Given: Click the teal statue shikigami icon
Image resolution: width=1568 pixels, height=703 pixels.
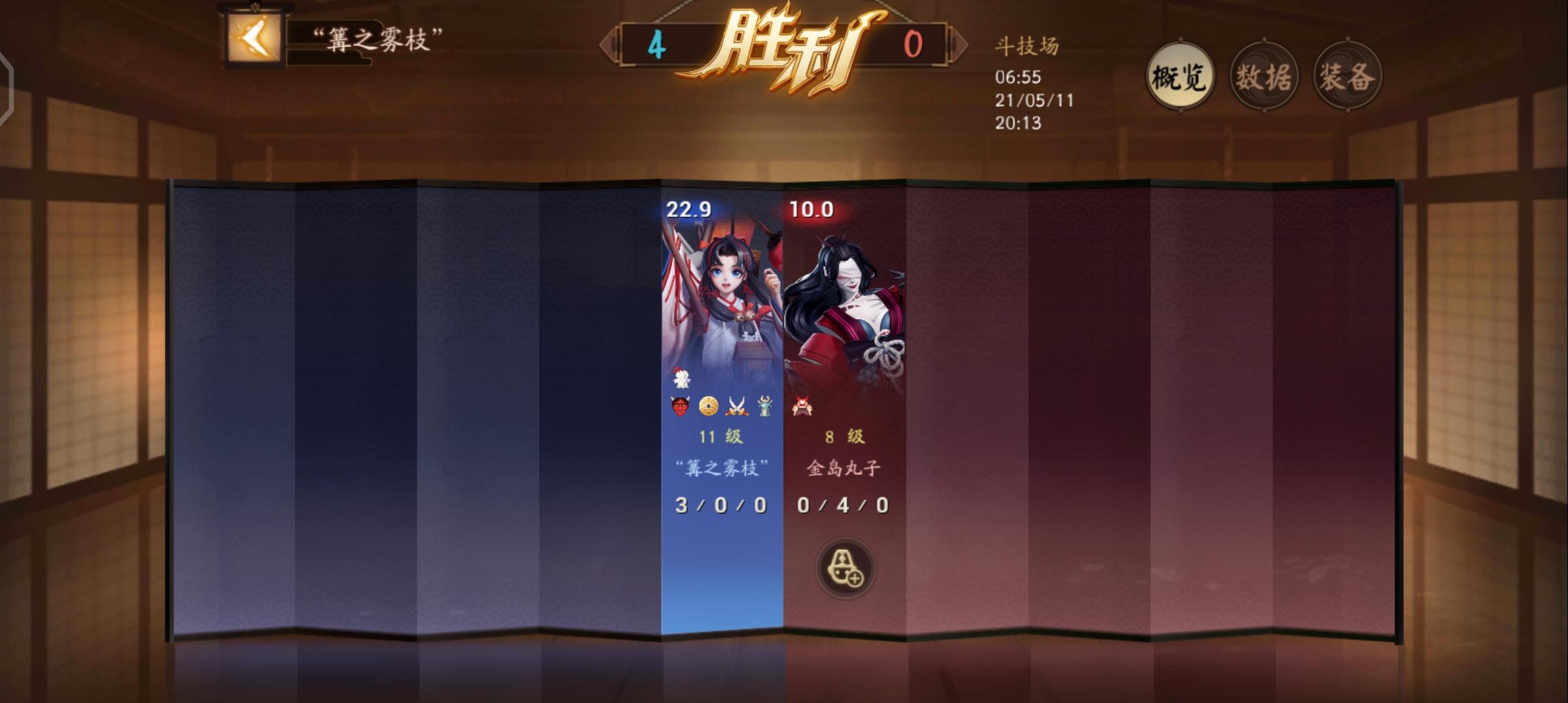Looking at the screenshot, I should click(764, 406).
